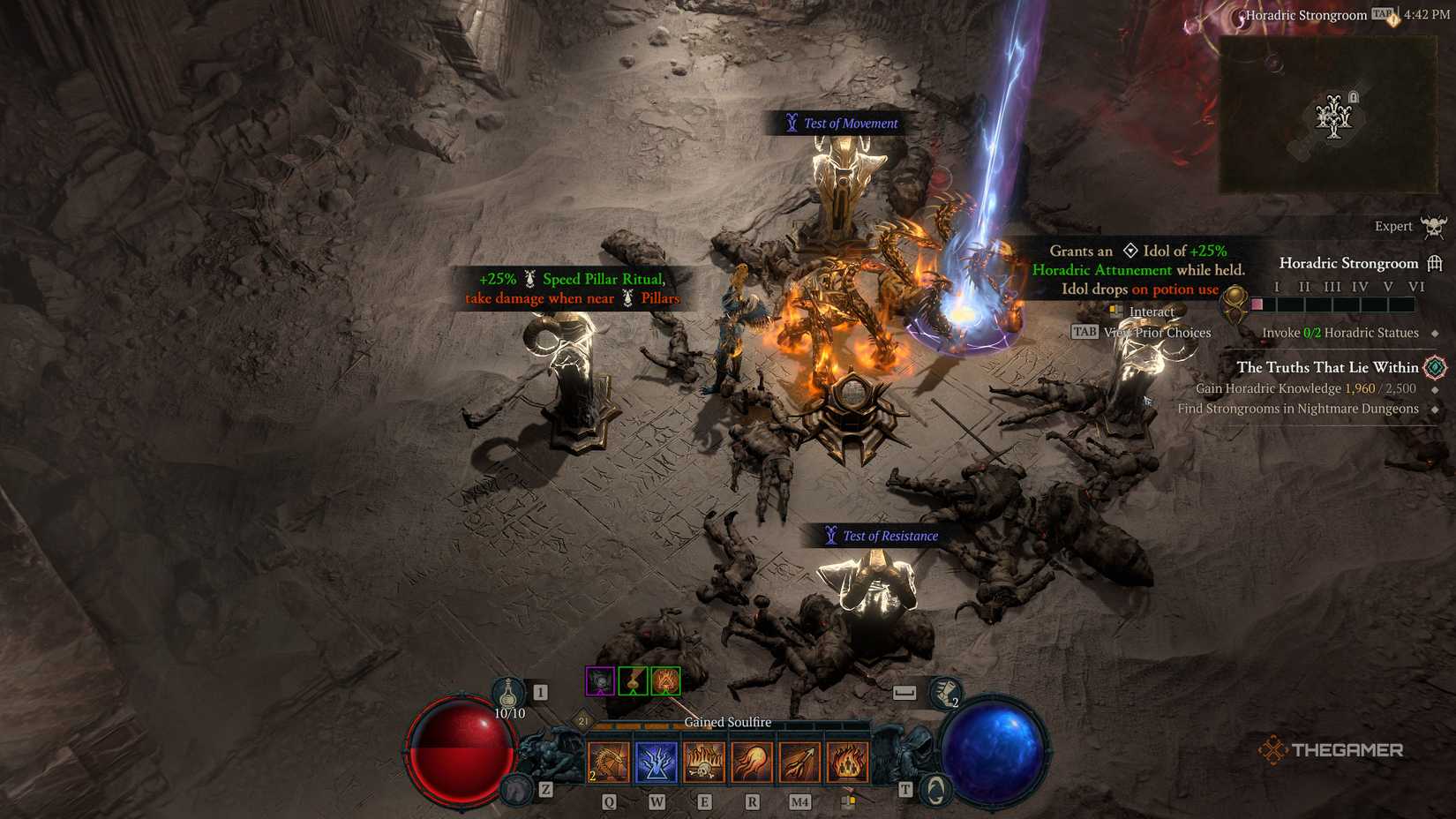1456x819 pixels.
Task: Trigger the Incinerate skill on M4
Action: click(x=799, y=761)
